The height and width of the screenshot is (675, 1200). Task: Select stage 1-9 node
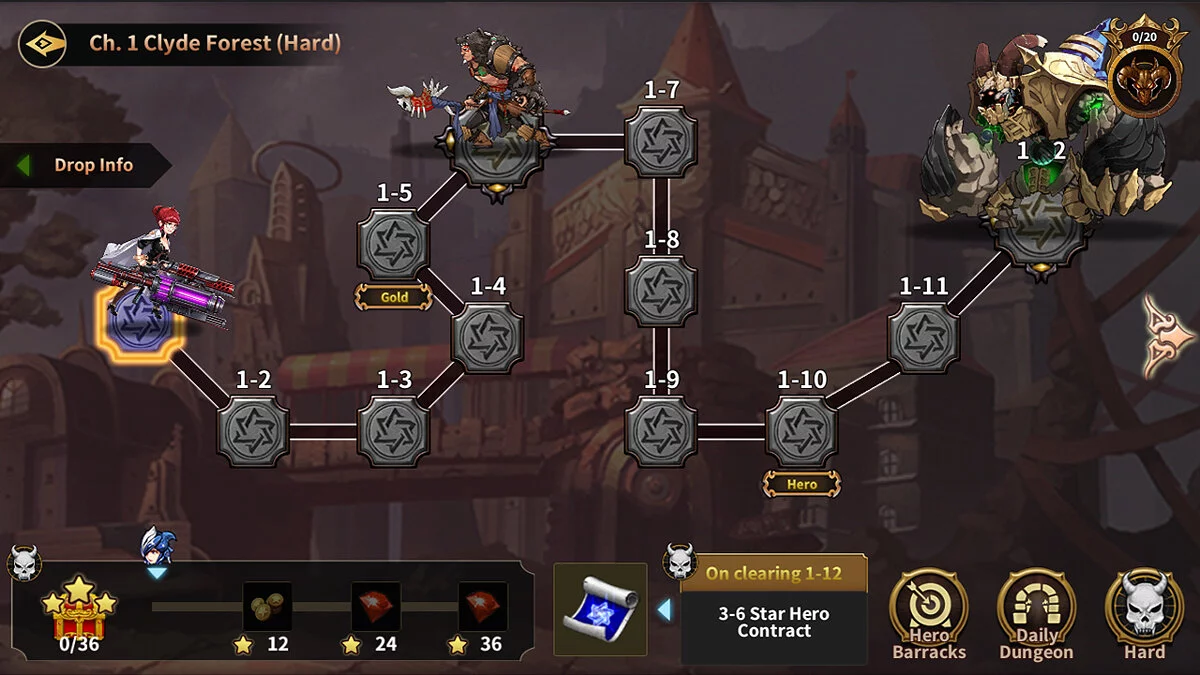tap(661, 431)
